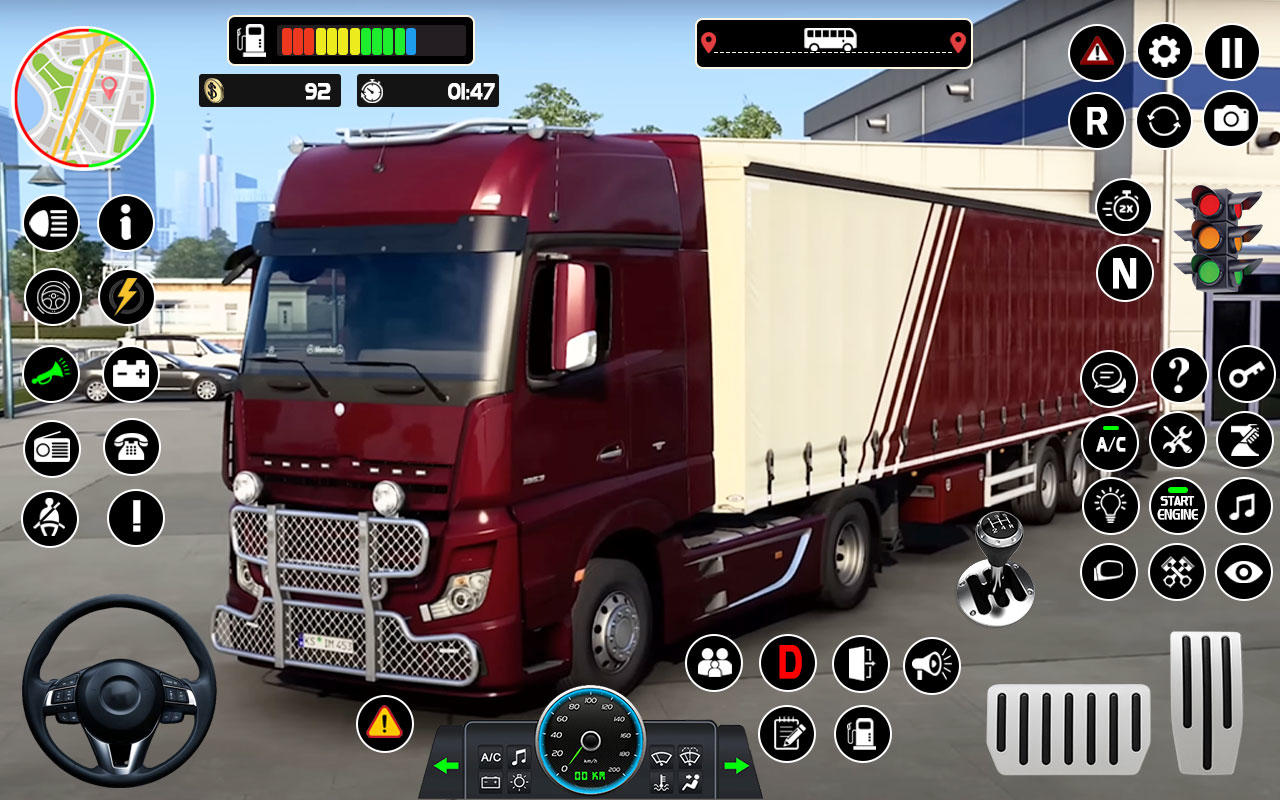Screen dimensions: 1280x800
Task: Toggle the A/C on or off
Action: (1110, 442)
